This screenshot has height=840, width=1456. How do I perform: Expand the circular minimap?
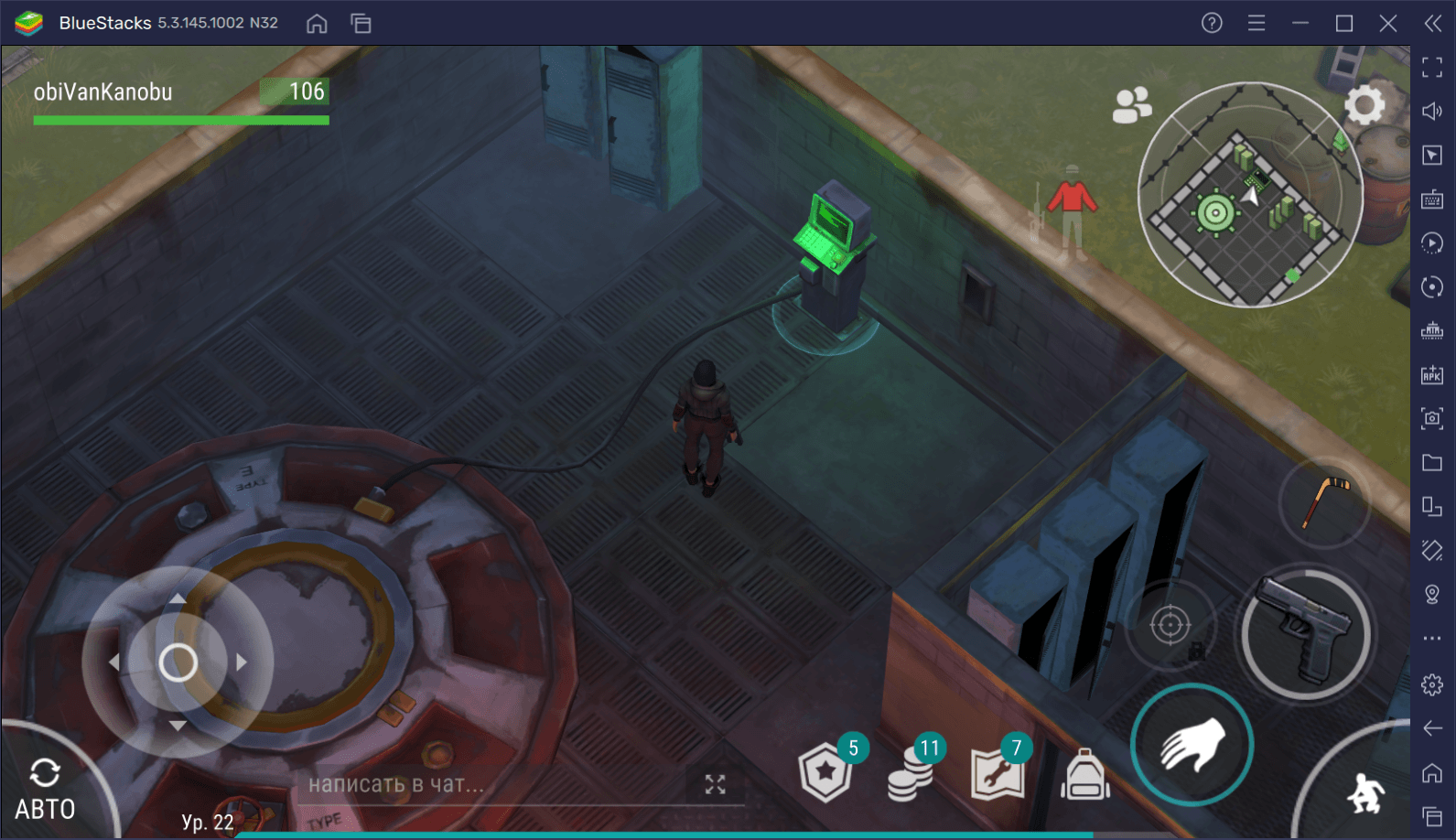1249,195
